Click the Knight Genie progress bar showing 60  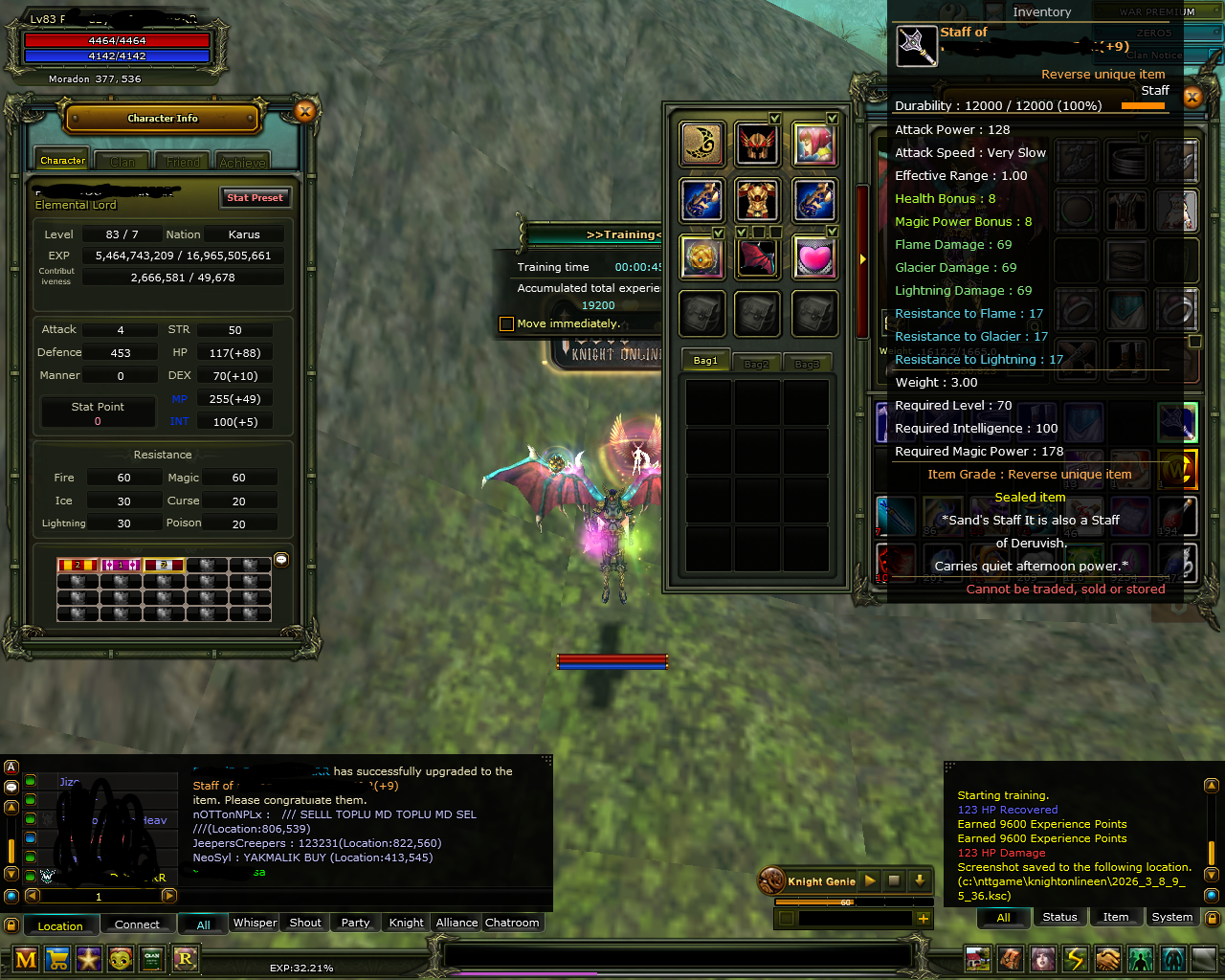(845, 902)
